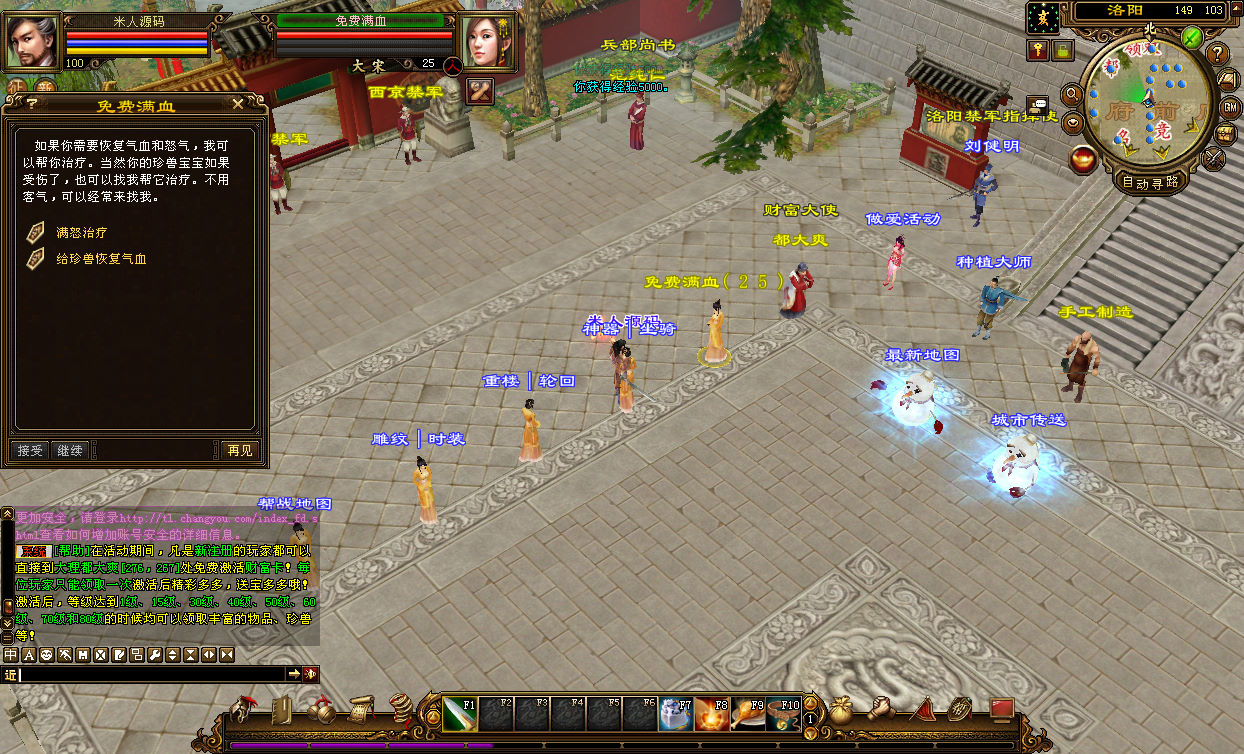Click the 再见 goodbye button

pos(239,451)
